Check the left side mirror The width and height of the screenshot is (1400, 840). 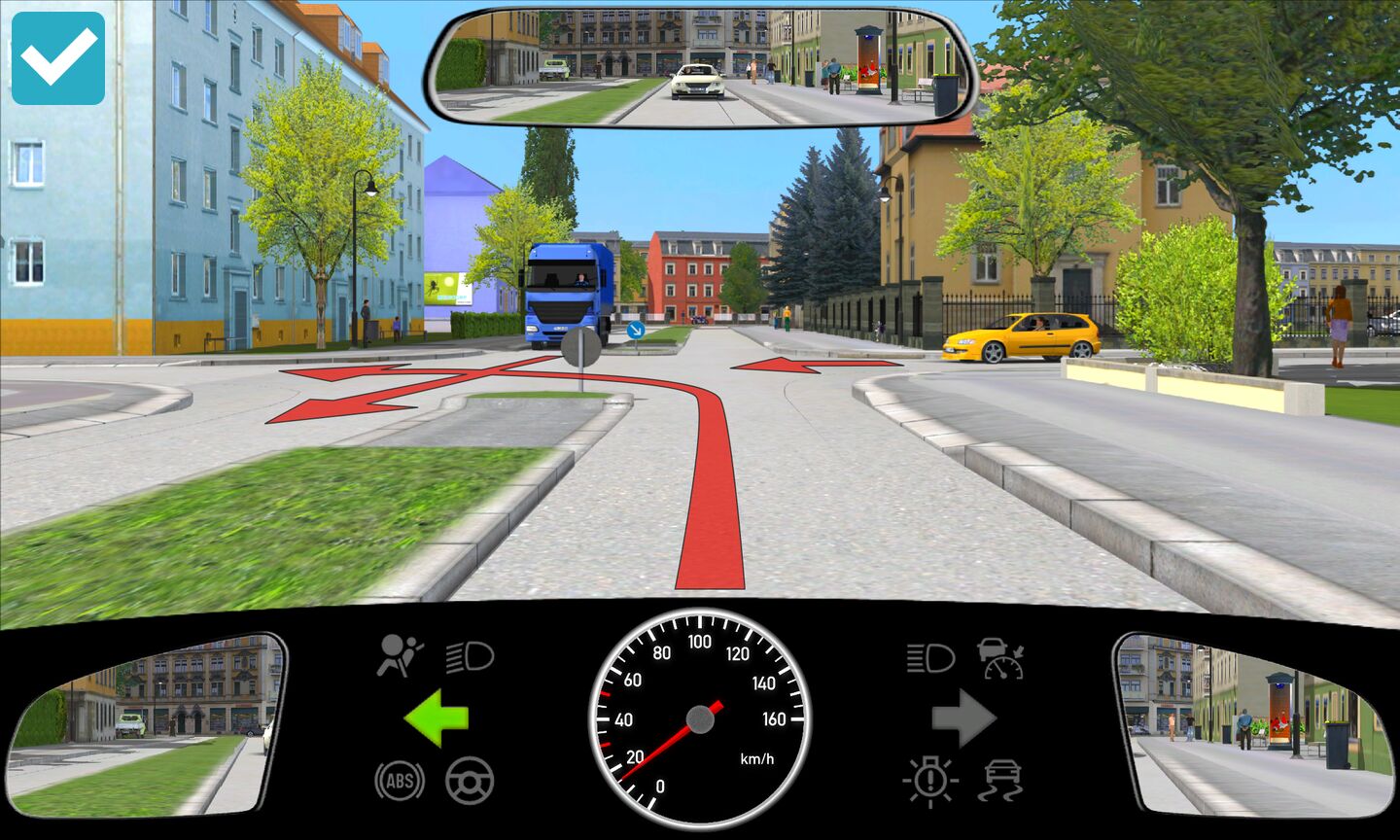146,724
